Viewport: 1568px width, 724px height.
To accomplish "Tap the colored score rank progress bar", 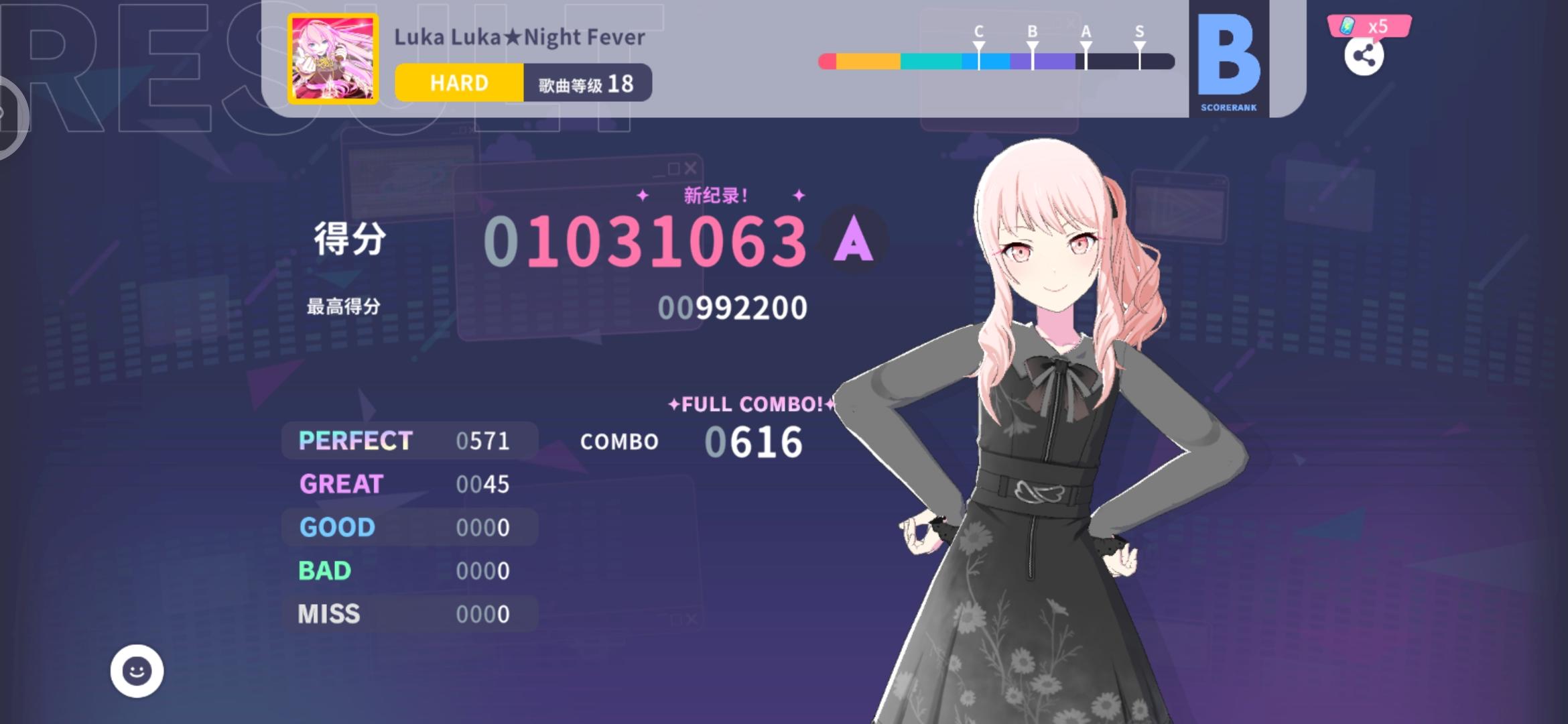I will [x=998, y=60].
